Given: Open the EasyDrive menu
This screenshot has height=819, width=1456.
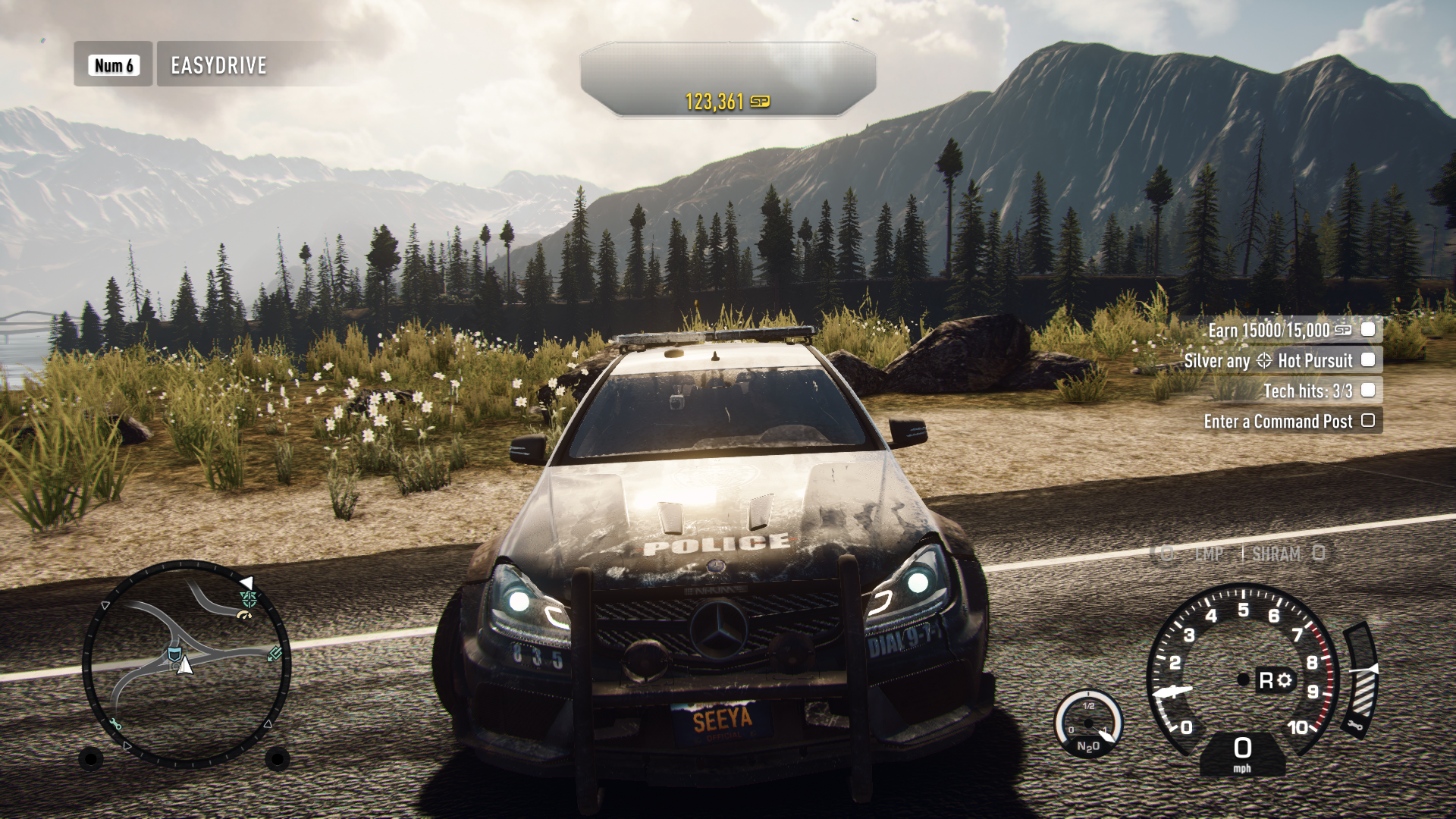Looking at the screenshot, I should [x=218, y=65].
